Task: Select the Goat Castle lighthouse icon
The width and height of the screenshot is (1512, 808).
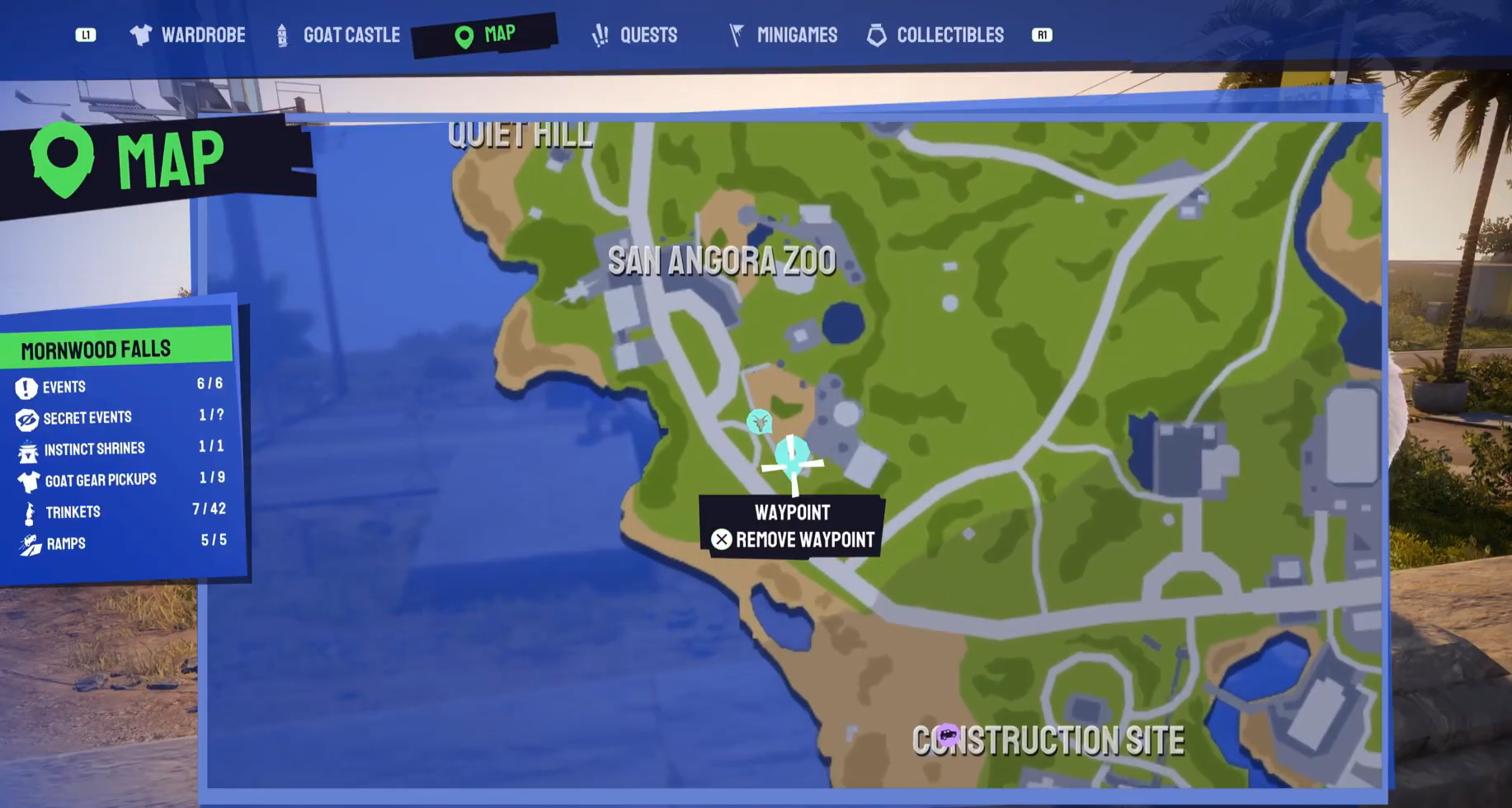Action: (281, 35)
